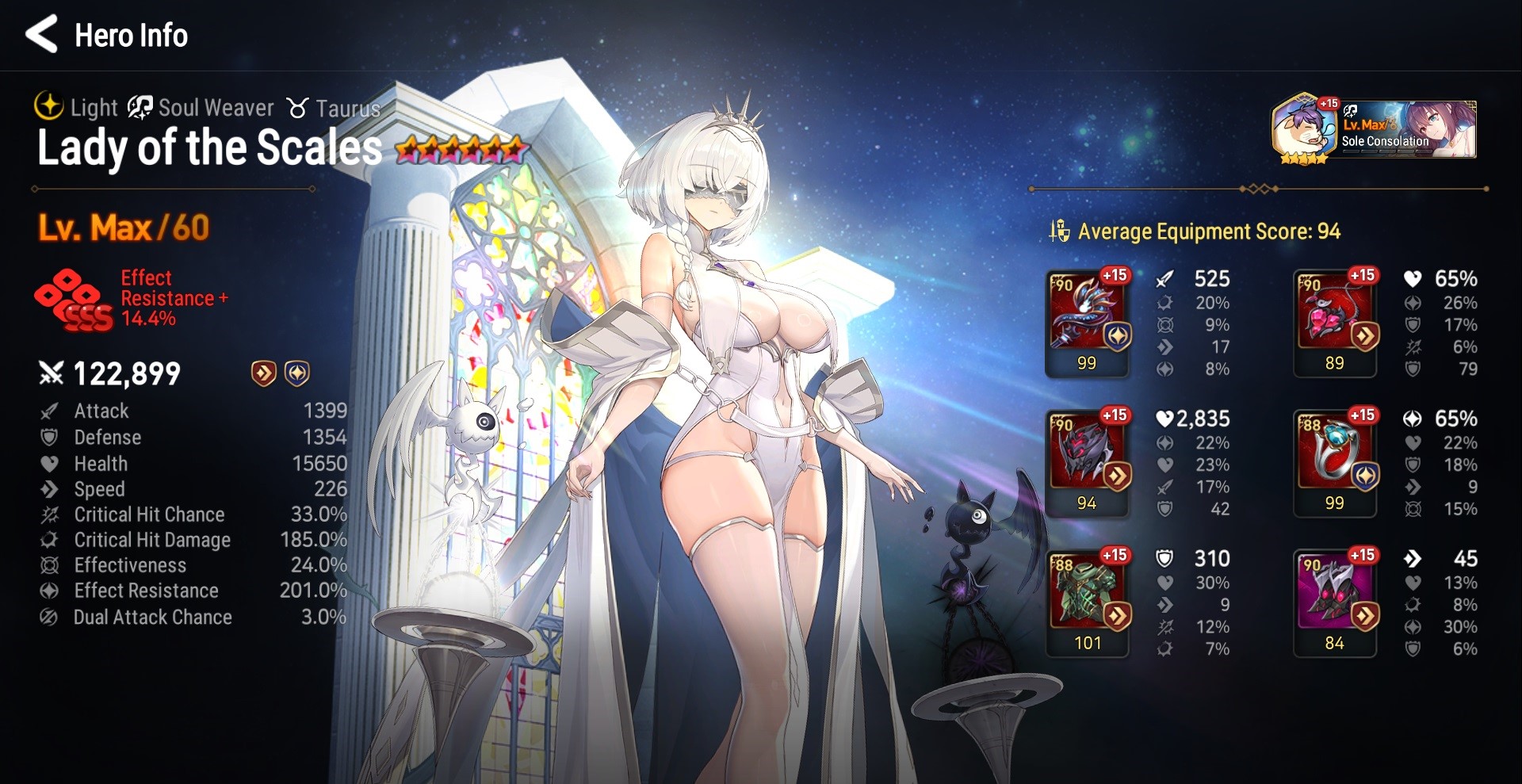Go back using the Hero Info arrow
1522x784 pixels.
point(41,35)
